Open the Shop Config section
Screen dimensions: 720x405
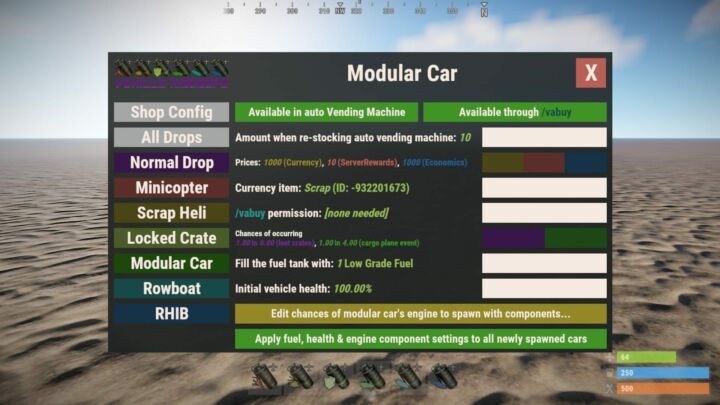171,112
